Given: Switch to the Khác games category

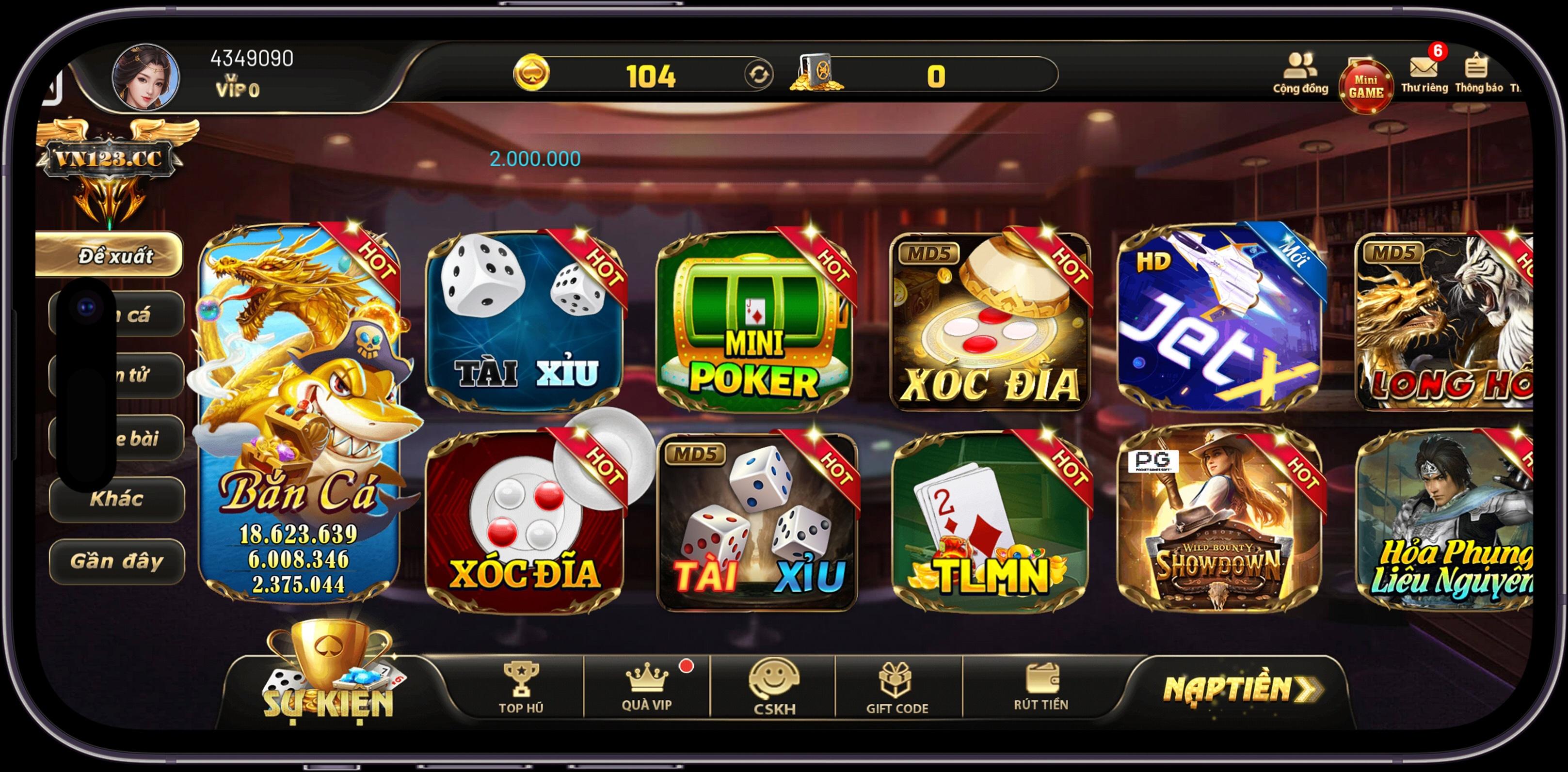Looking at the screenshot, I should click(116, 500).
